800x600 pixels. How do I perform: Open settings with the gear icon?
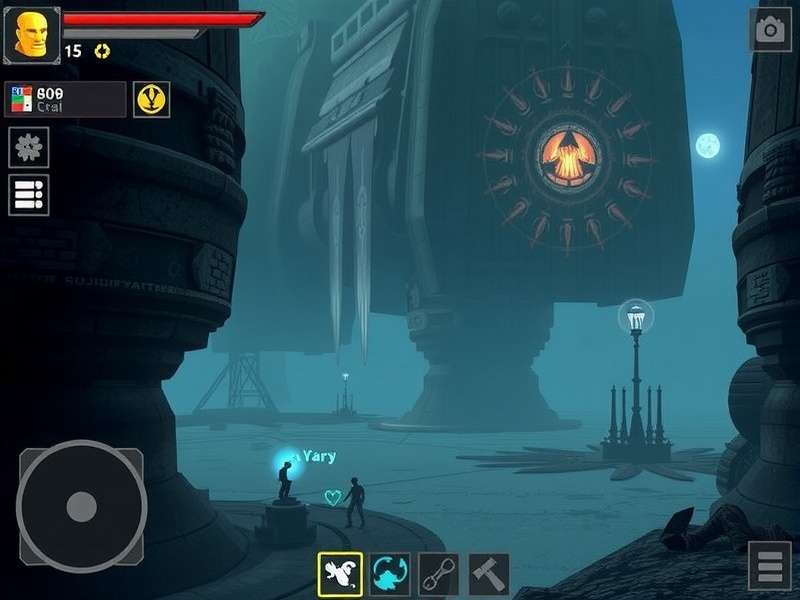29,148
